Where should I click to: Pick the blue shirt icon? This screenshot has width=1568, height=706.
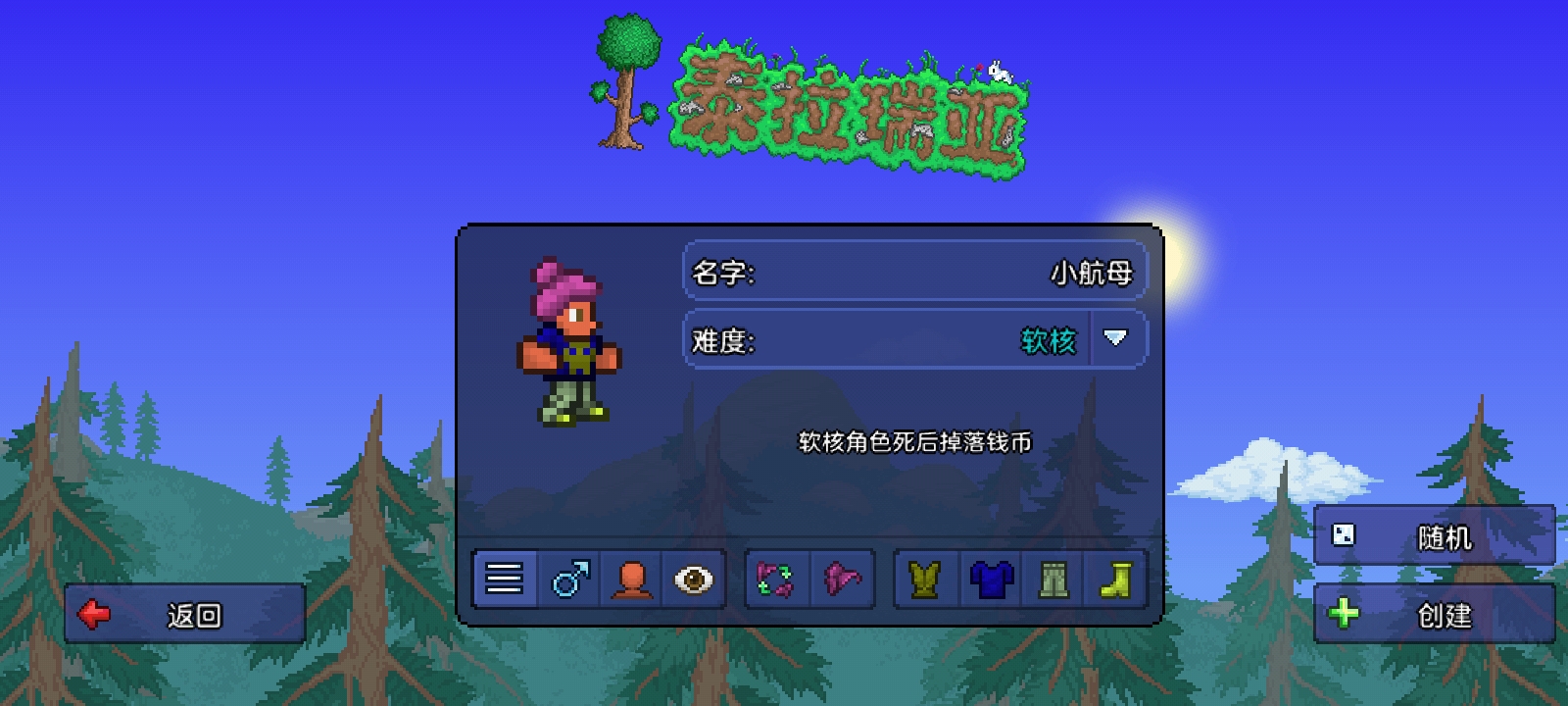tap(990, 579)
